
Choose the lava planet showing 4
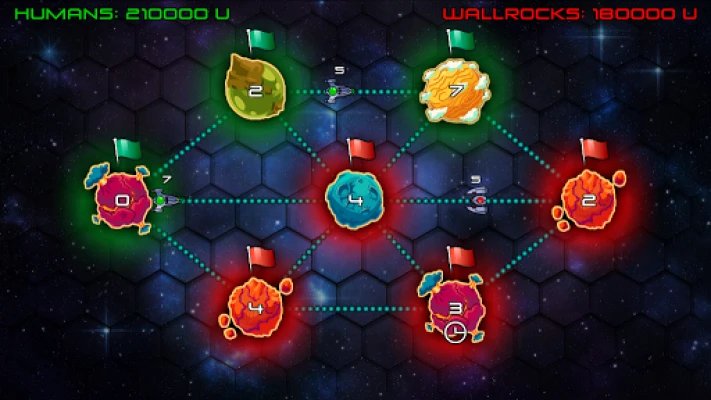tap(254, 307)
